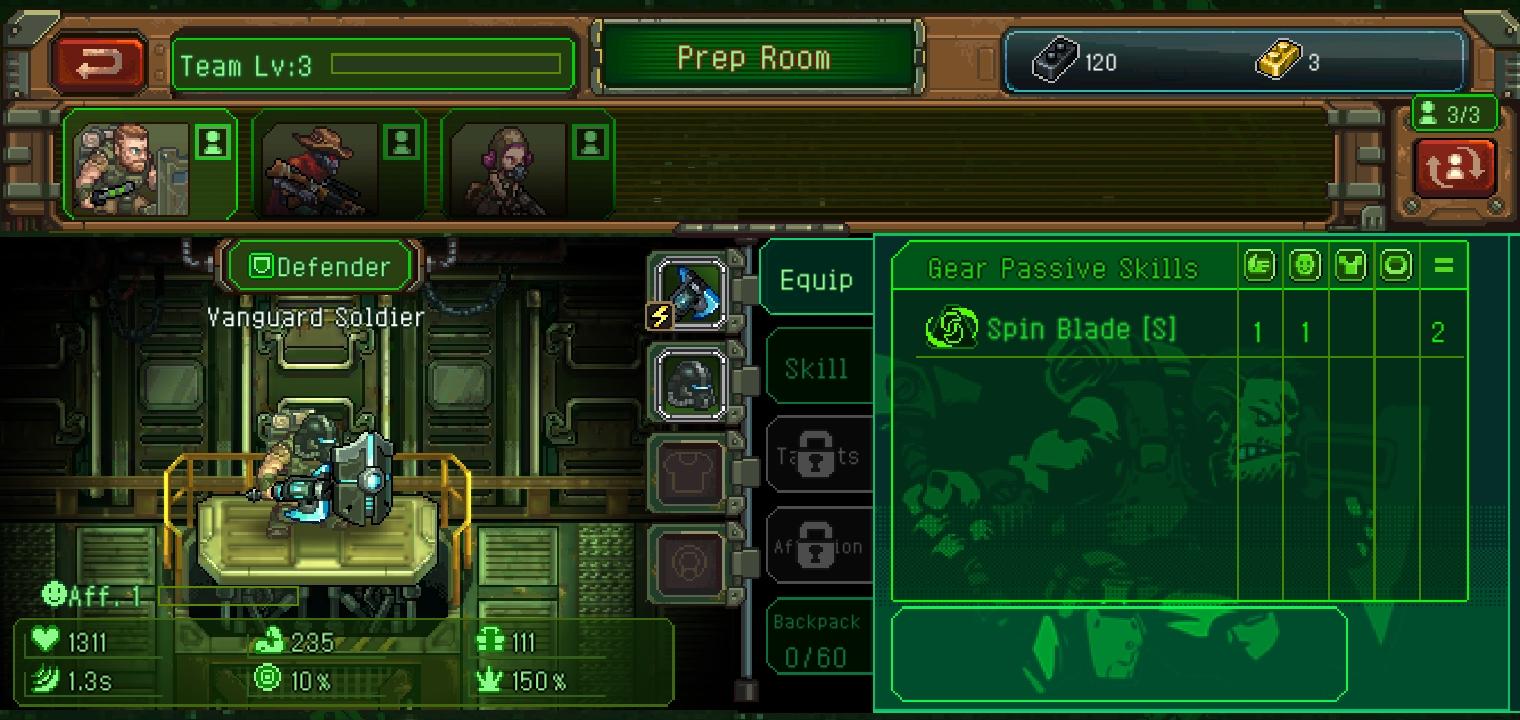
Task: Open the empty shirt armor slot
Action: pos(692,472)
